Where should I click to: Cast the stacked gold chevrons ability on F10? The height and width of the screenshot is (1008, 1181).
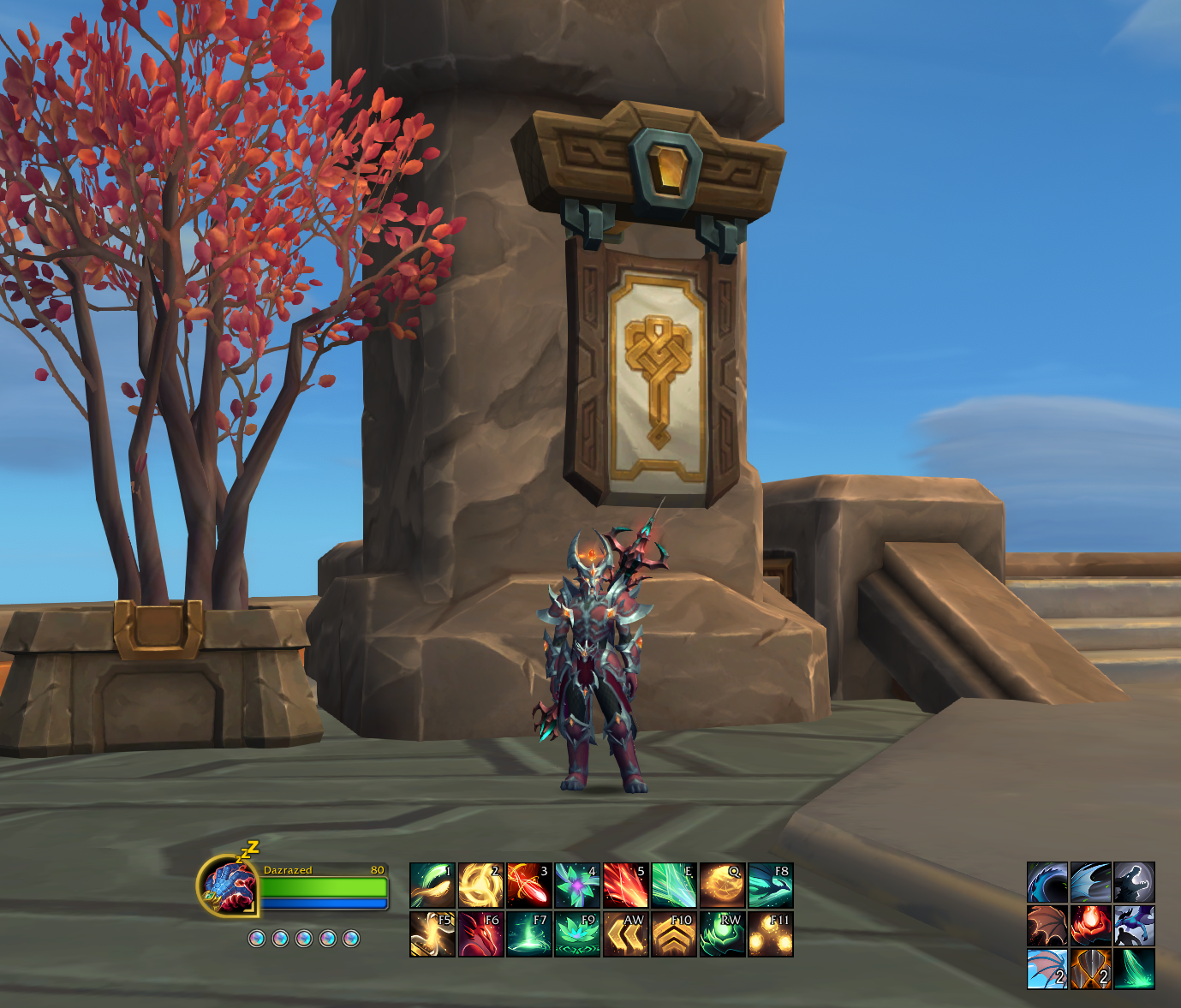click(674, 933)
